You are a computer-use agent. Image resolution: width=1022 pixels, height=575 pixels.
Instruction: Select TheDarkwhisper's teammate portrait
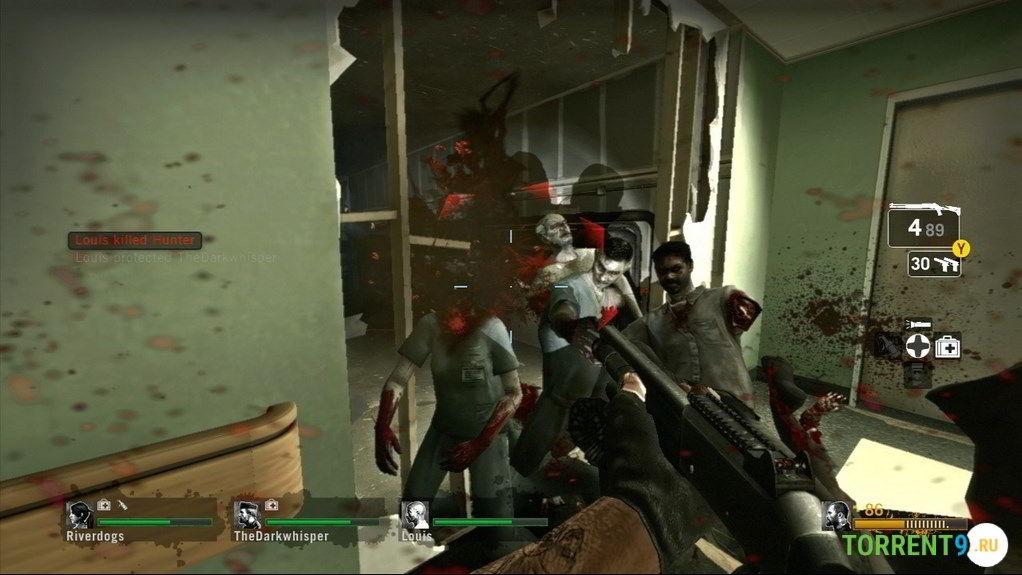click(x=247, y=514)
